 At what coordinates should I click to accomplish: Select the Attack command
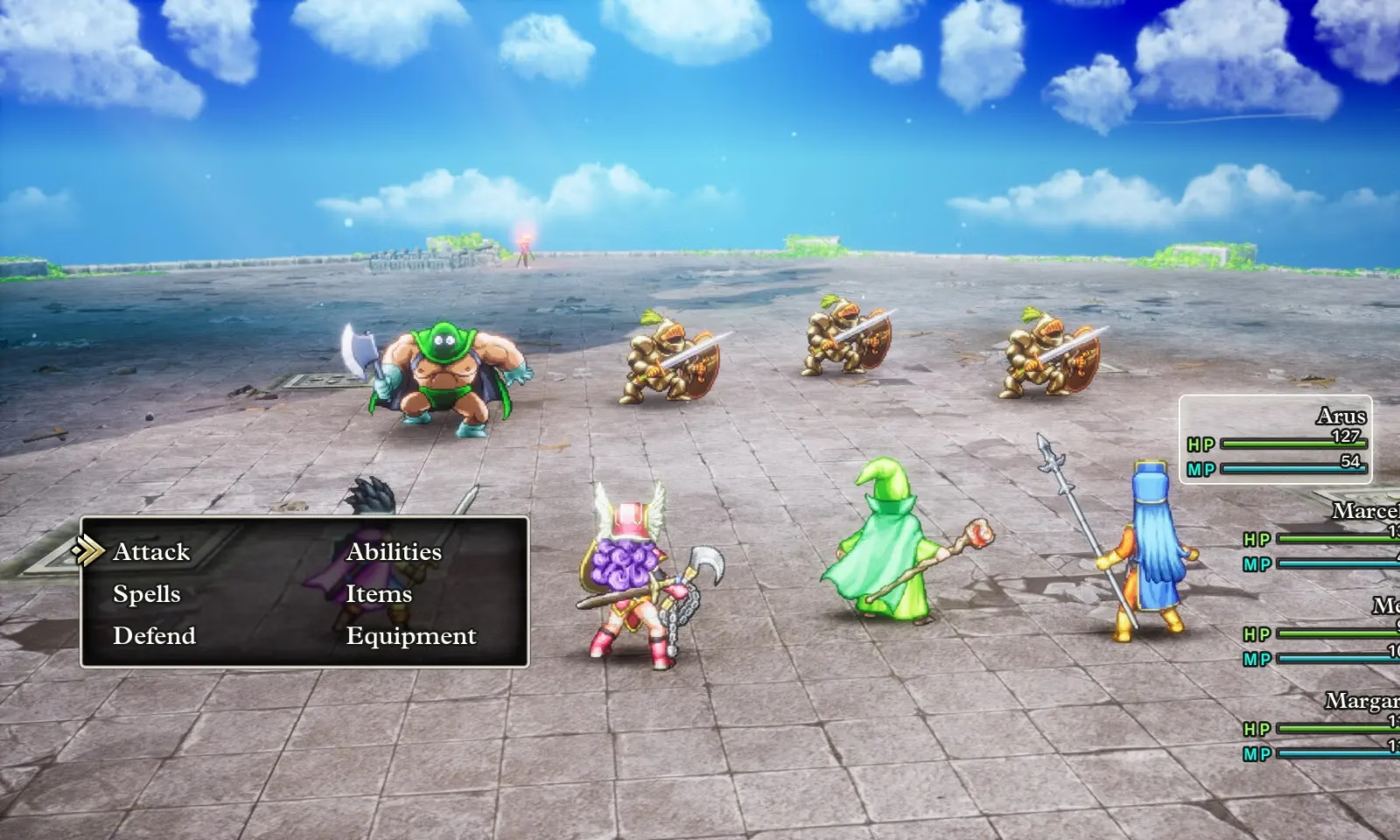(150, 551)
